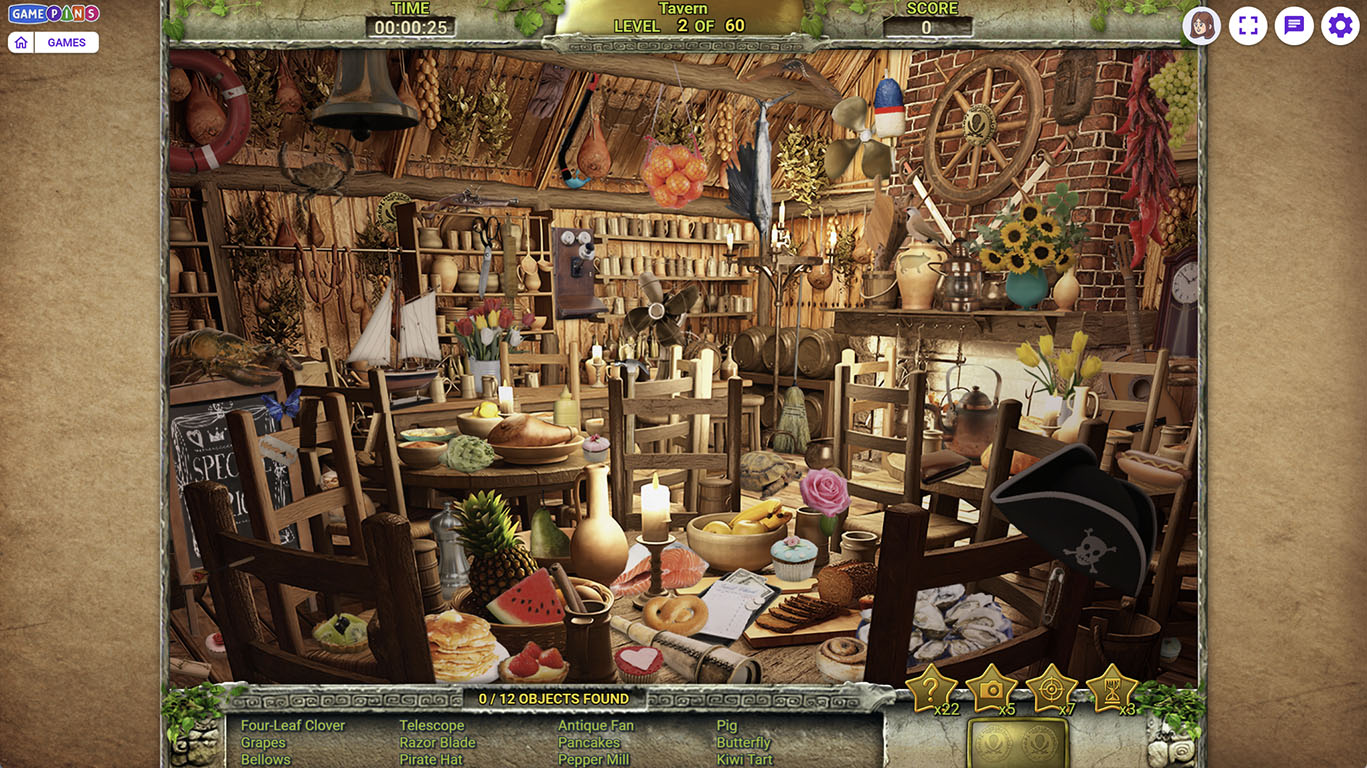Click the GamePins logo
Screen dimensions: 1367x768
(54, 14)
